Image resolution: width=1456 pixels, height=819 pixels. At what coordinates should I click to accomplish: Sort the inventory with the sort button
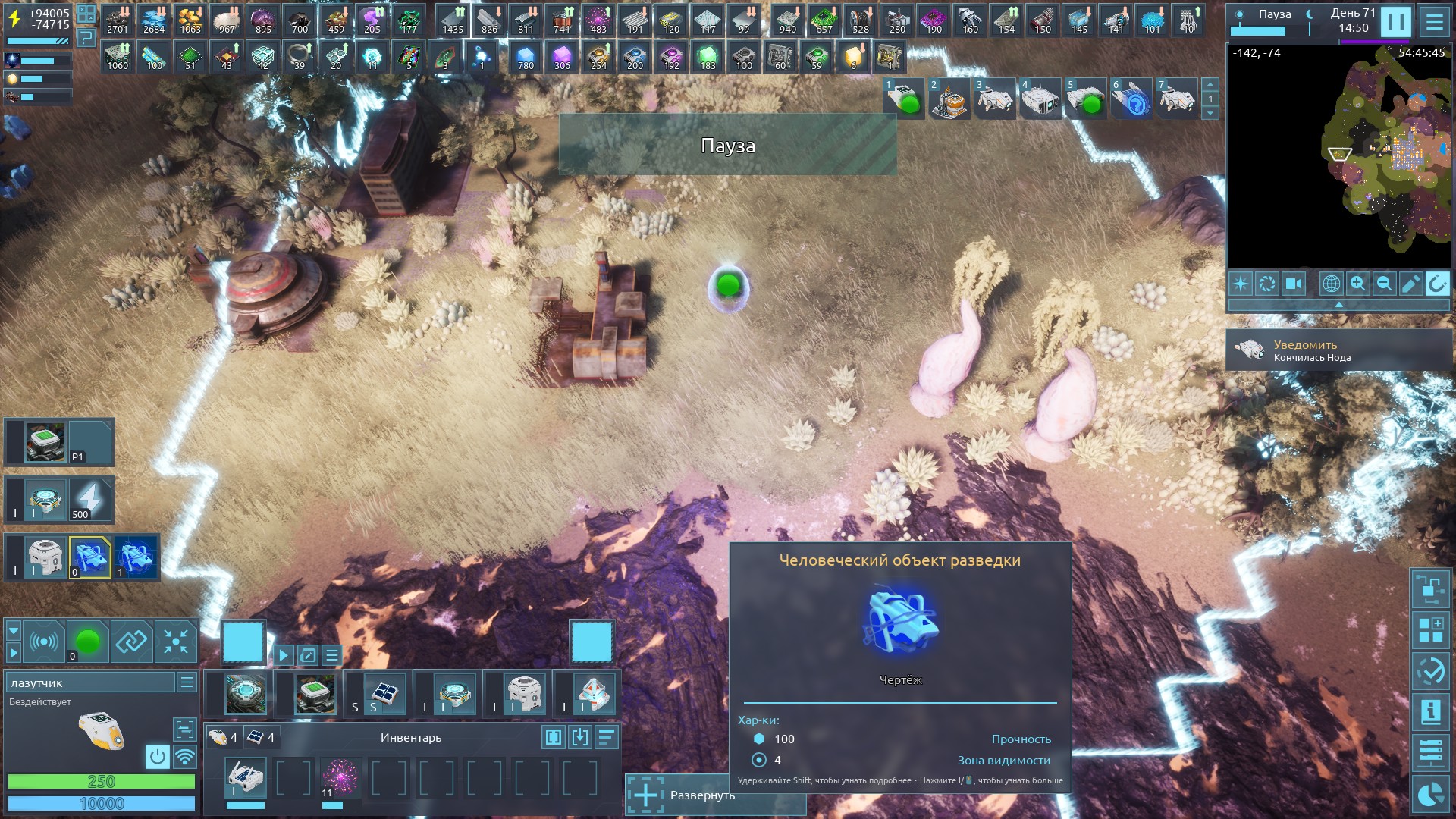tap(606, 737)
